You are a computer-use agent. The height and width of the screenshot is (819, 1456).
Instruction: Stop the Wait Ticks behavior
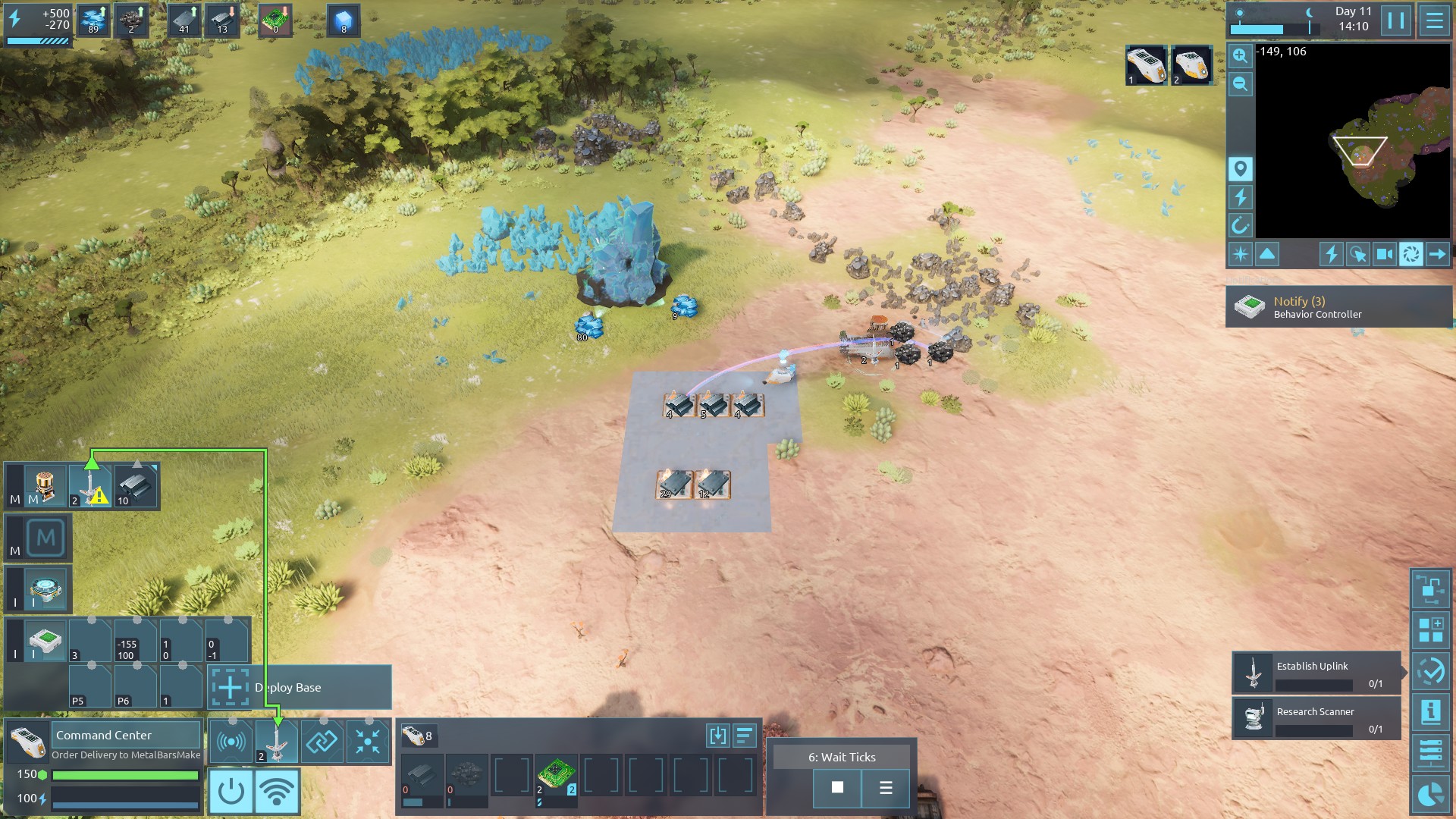point(837,787)
